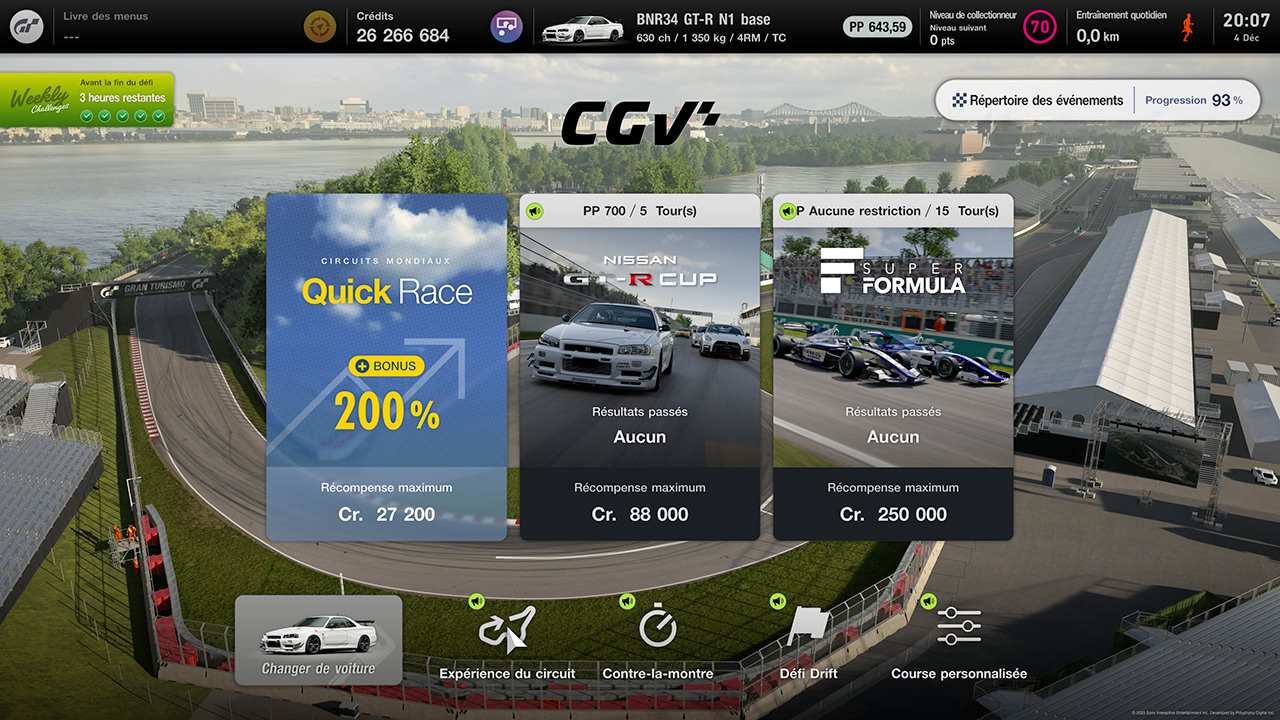Open the purple gift notifications icon
Image resolution: width=1280 pixels, height=720 pixels.
coord(506,27)
